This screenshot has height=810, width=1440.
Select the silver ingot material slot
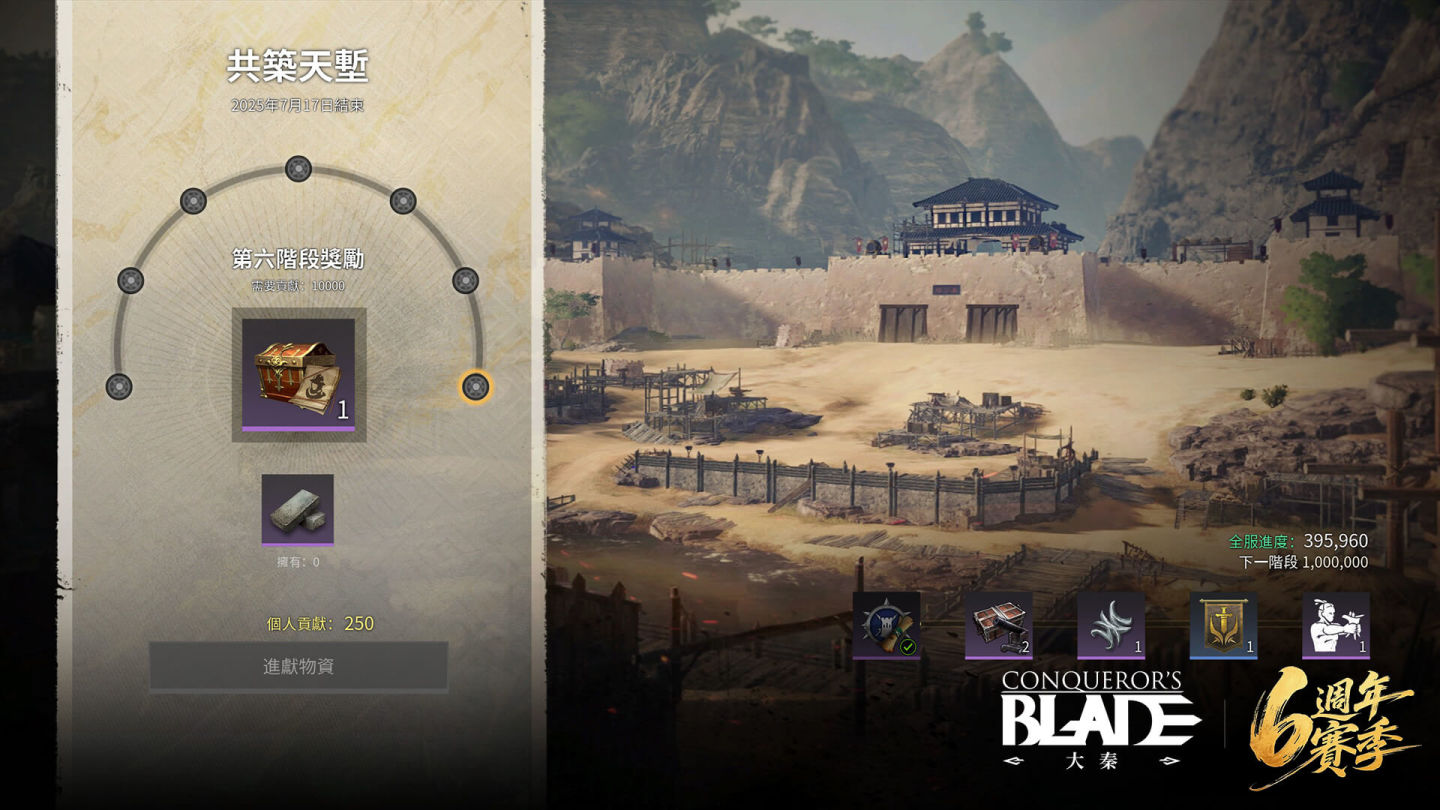298,509
